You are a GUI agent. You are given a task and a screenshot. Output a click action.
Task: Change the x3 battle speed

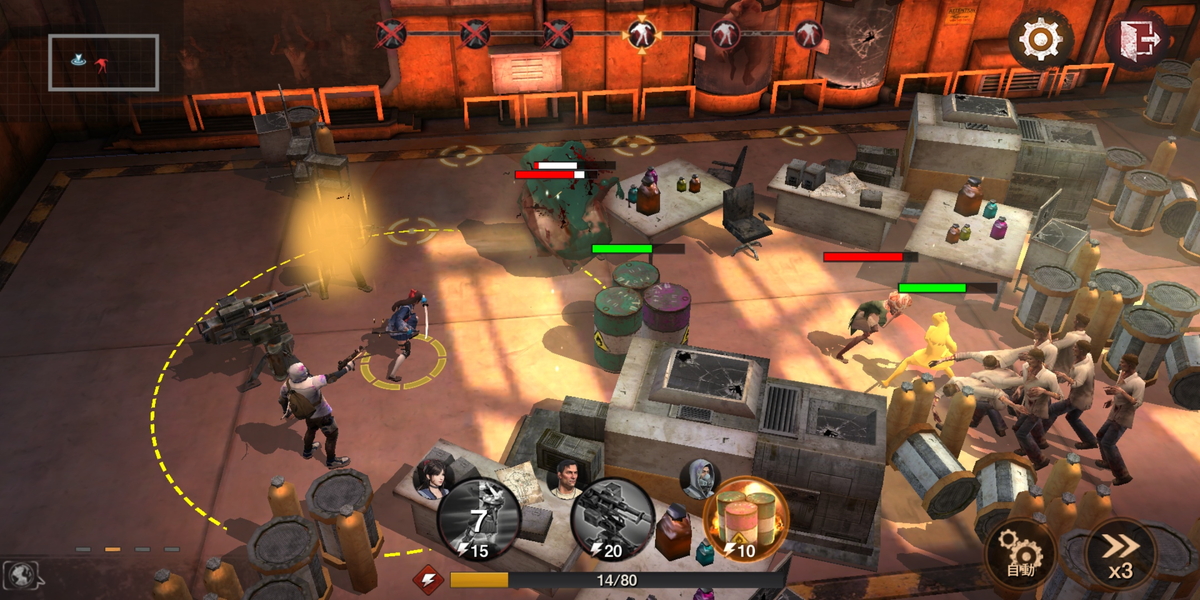coord(1120,555)
